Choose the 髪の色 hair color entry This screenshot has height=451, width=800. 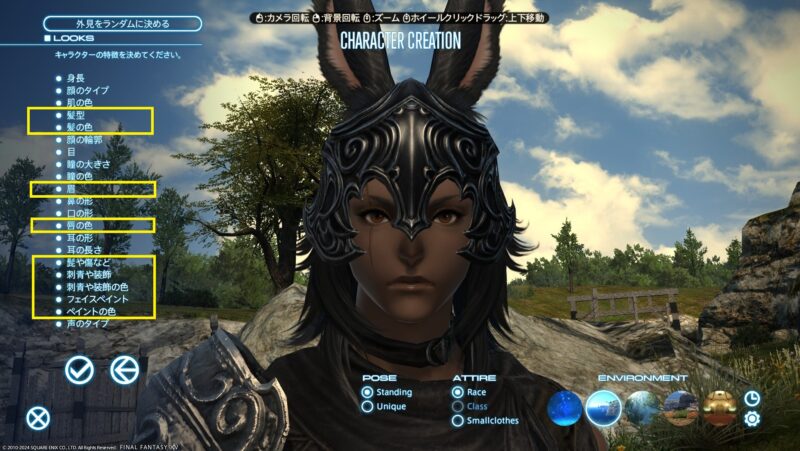[x=82, y=128]
